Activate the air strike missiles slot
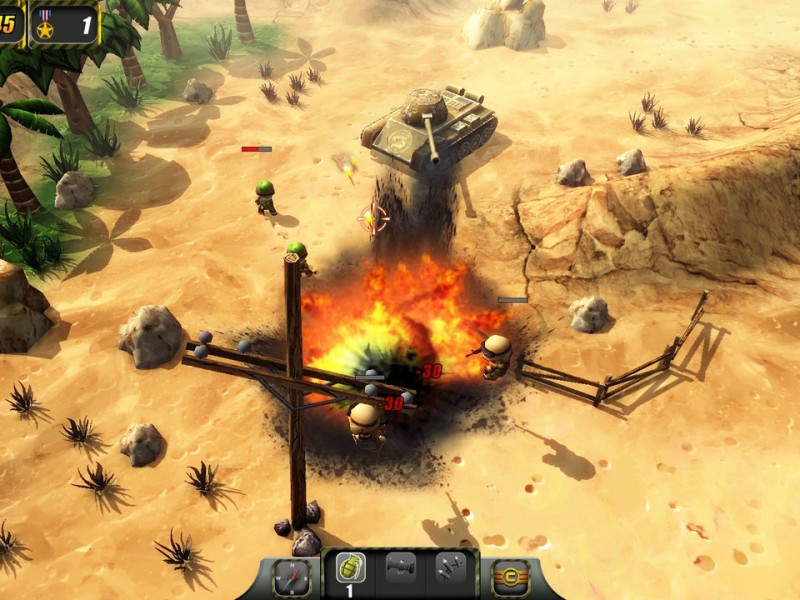The image size is (800, 600). [450, 569]
